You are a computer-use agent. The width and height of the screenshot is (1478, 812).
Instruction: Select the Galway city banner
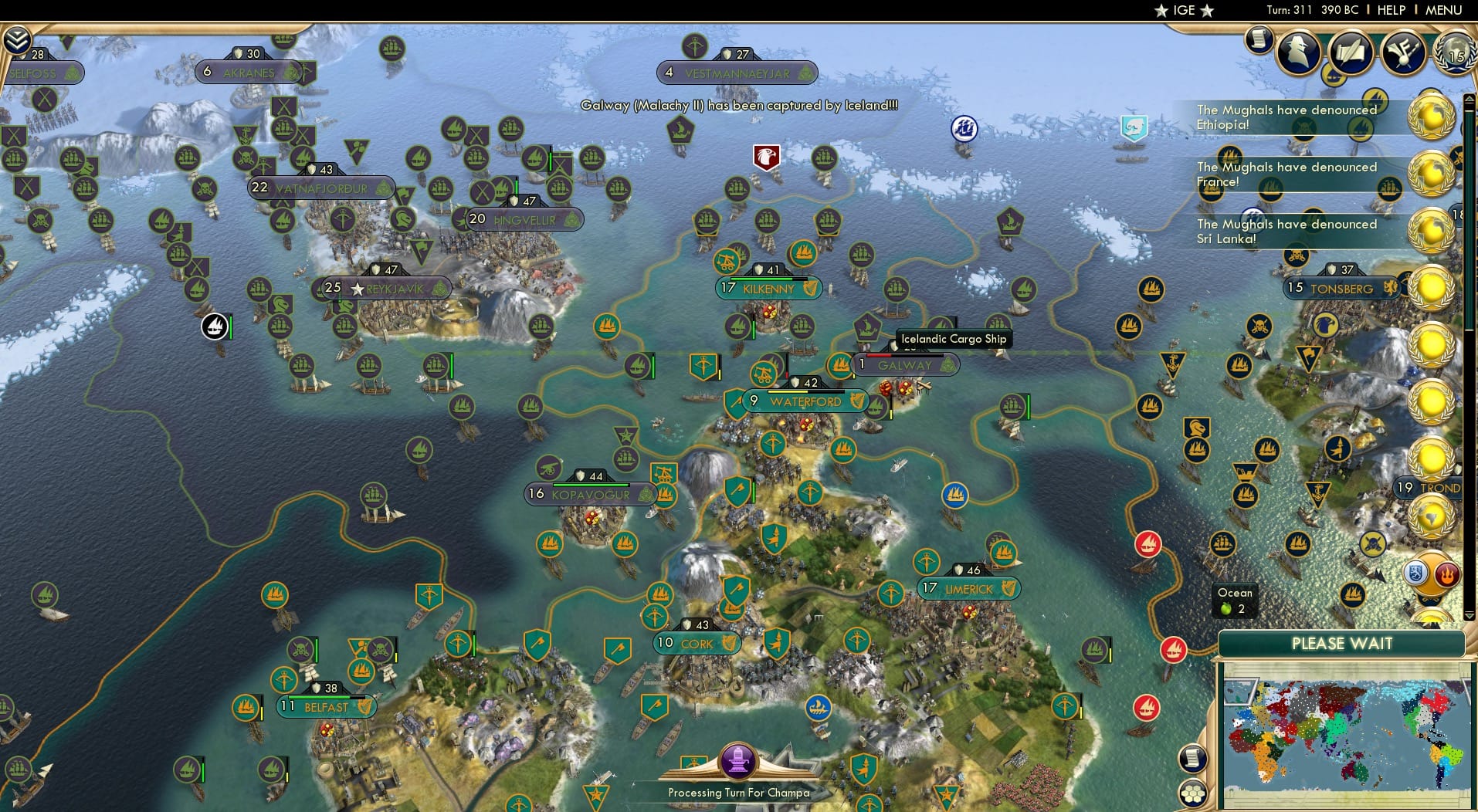point(906,365)
